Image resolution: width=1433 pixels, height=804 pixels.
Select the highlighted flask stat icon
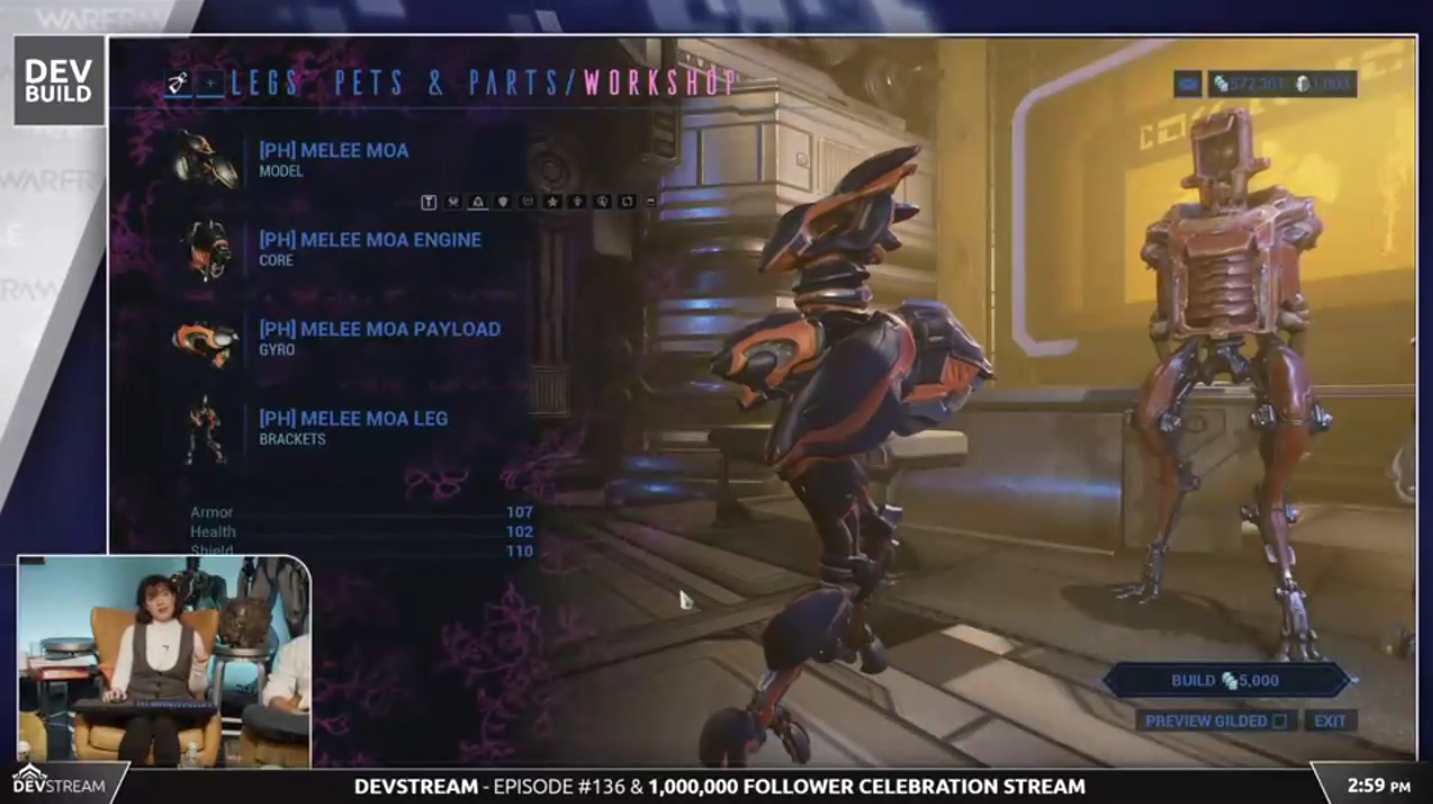(478, 202)
